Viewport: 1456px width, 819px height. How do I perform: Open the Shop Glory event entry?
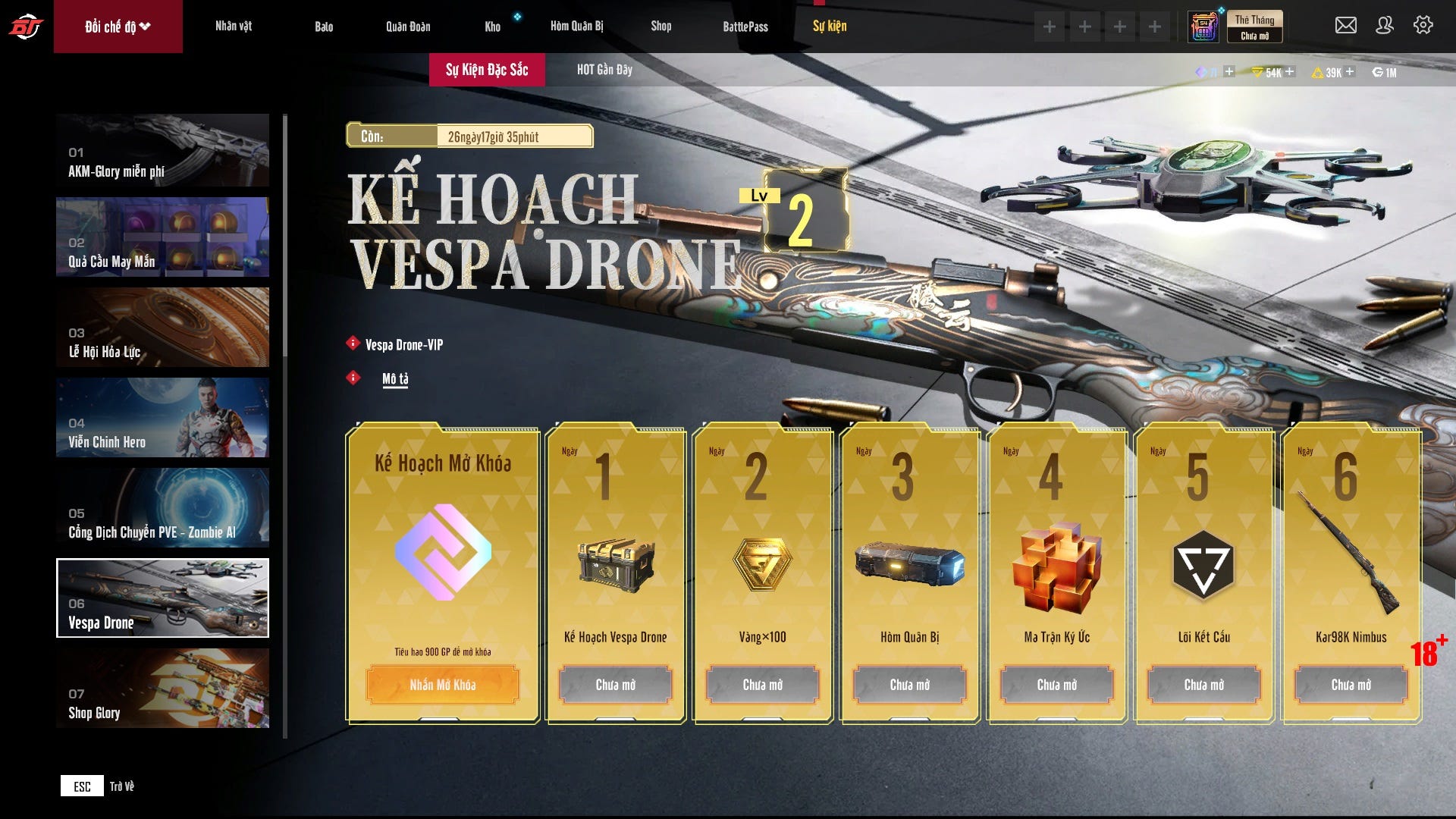(x=162, y=689)
